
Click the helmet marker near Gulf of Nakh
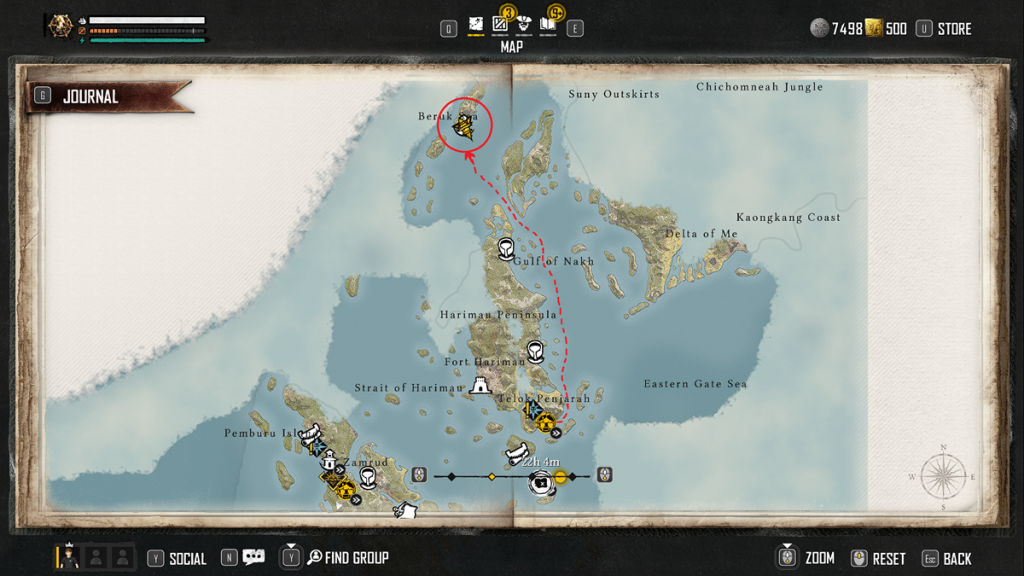click(506, 250)
